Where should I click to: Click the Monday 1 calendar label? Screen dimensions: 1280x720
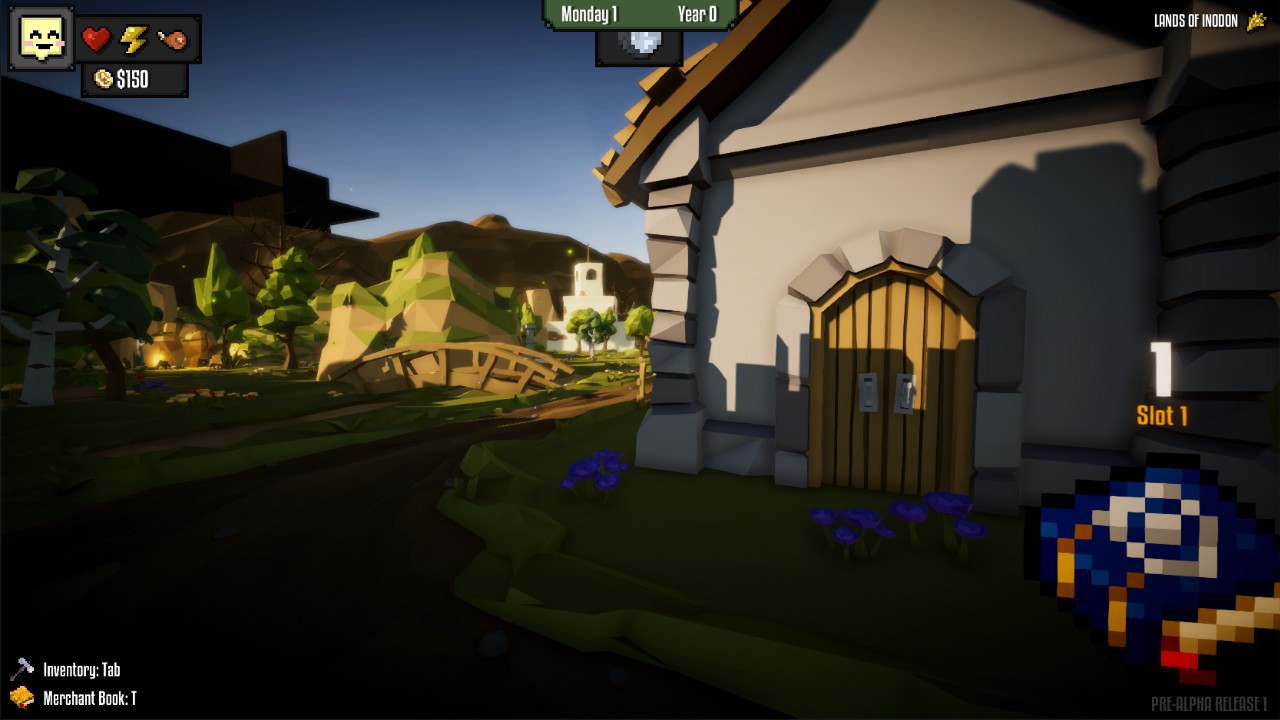tap(590, 15)
